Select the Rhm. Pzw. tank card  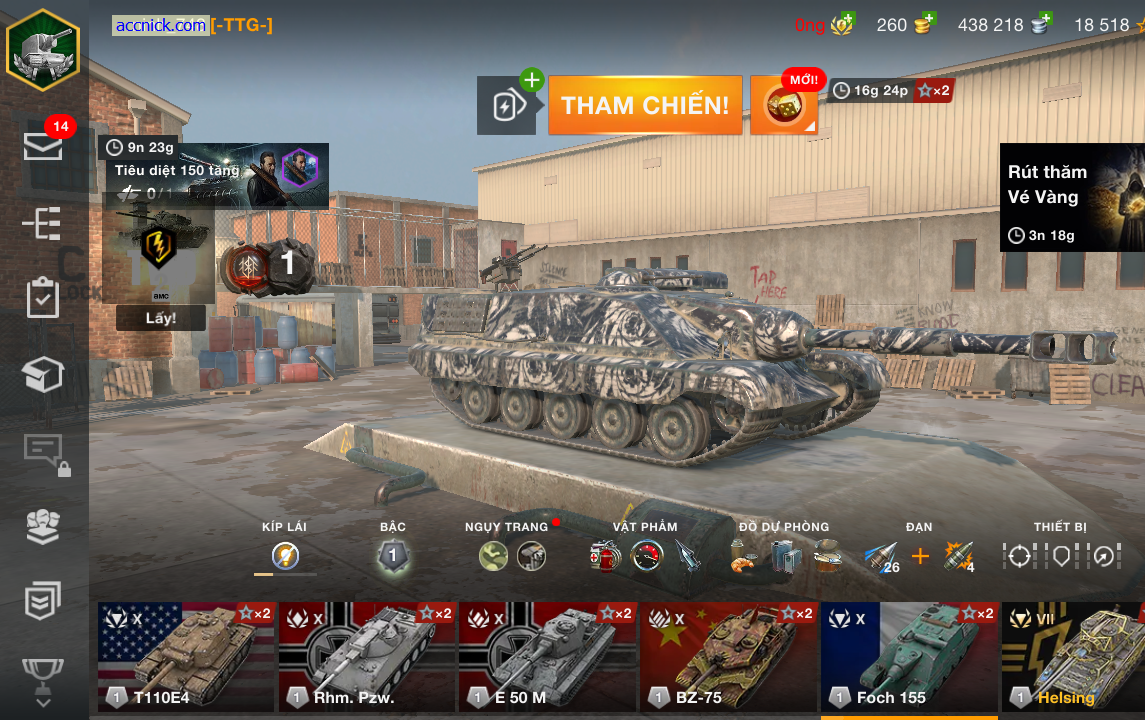367,656
